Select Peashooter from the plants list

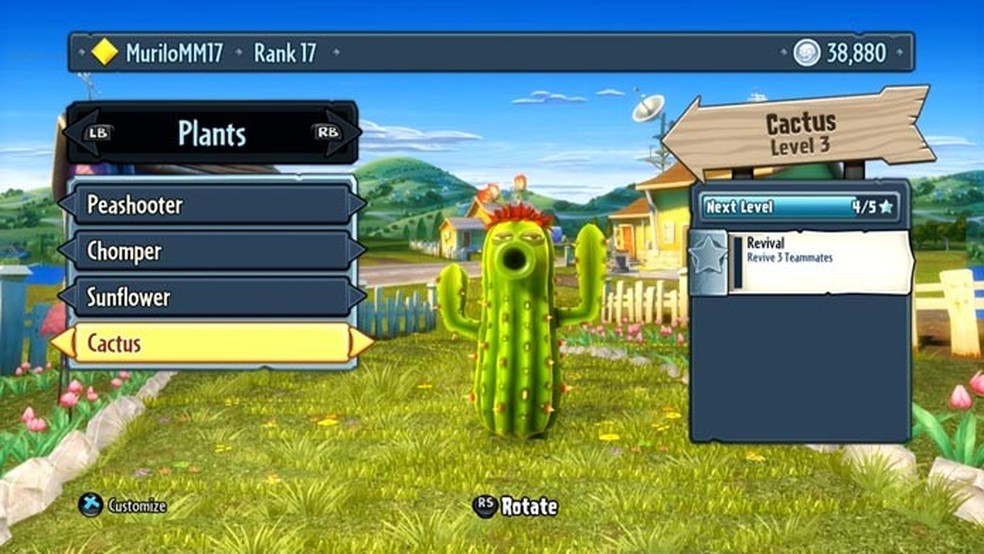(211, 205)
